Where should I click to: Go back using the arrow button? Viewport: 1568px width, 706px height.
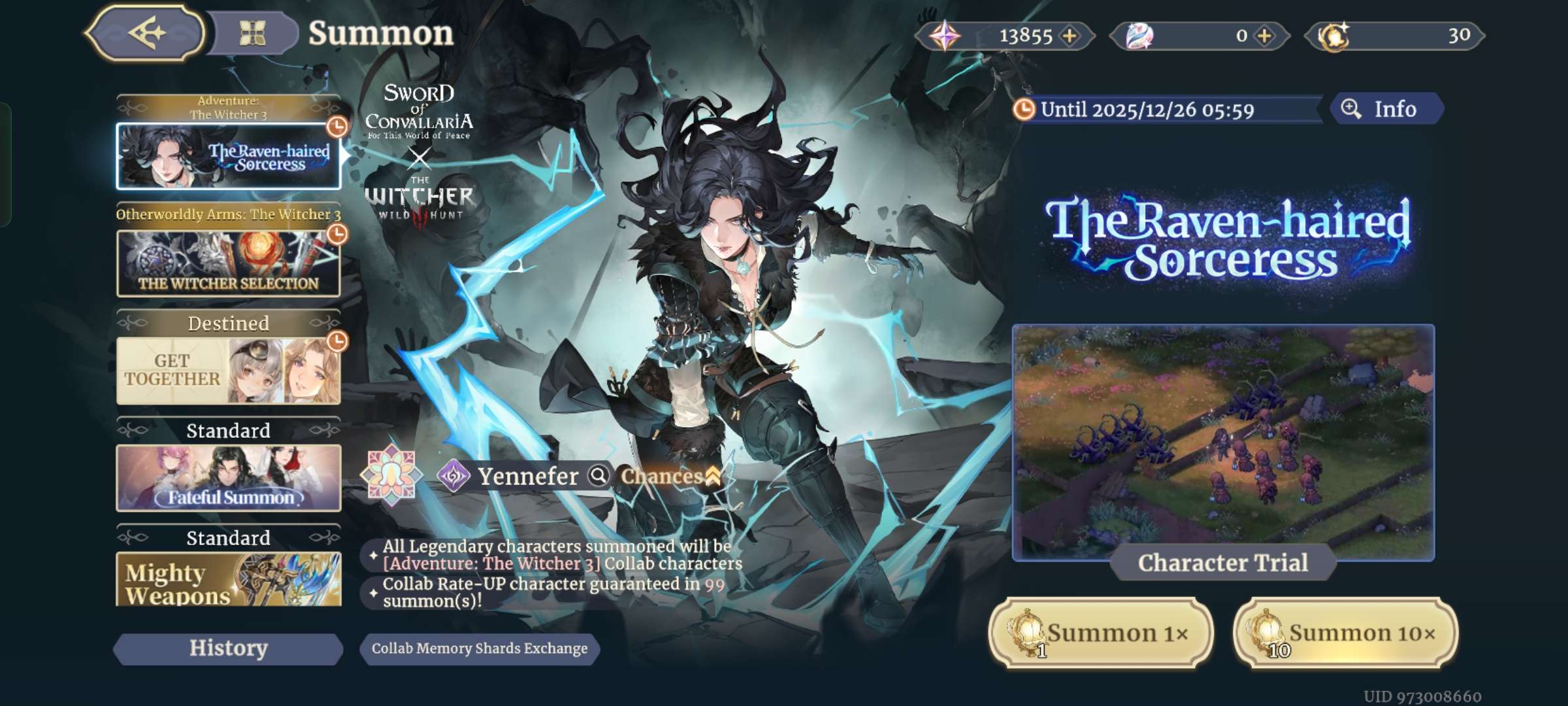pos(146,33)
